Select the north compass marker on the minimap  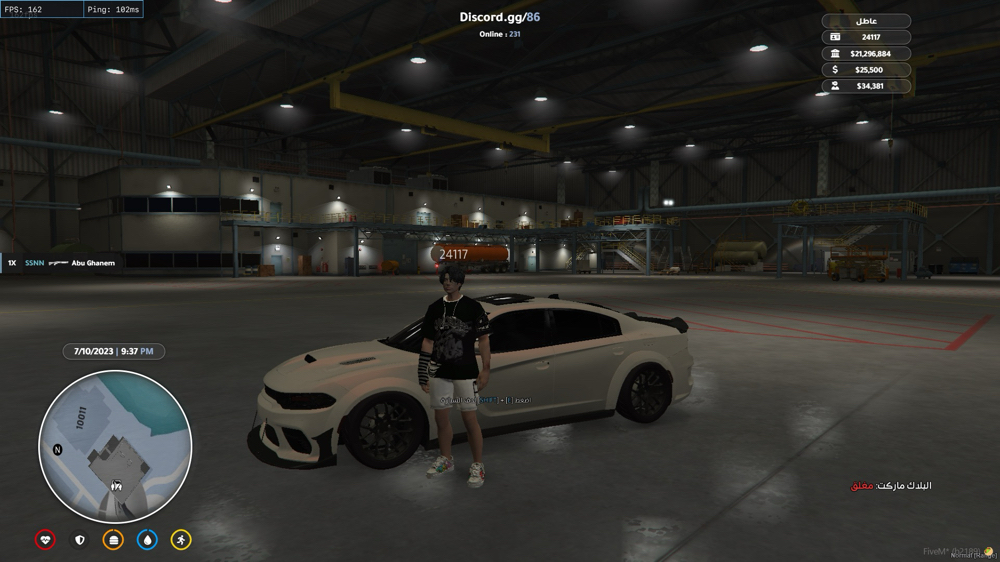click(x=58, y=450)
